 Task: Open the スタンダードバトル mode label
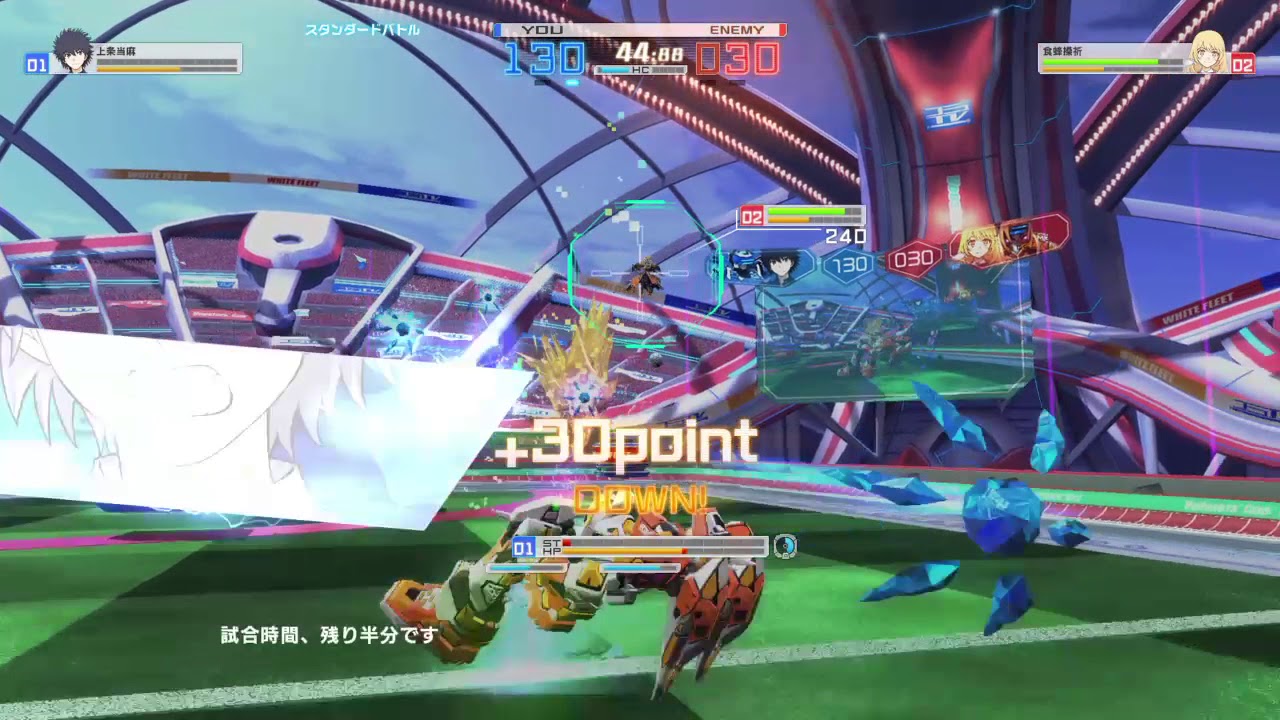click(364, 30)
